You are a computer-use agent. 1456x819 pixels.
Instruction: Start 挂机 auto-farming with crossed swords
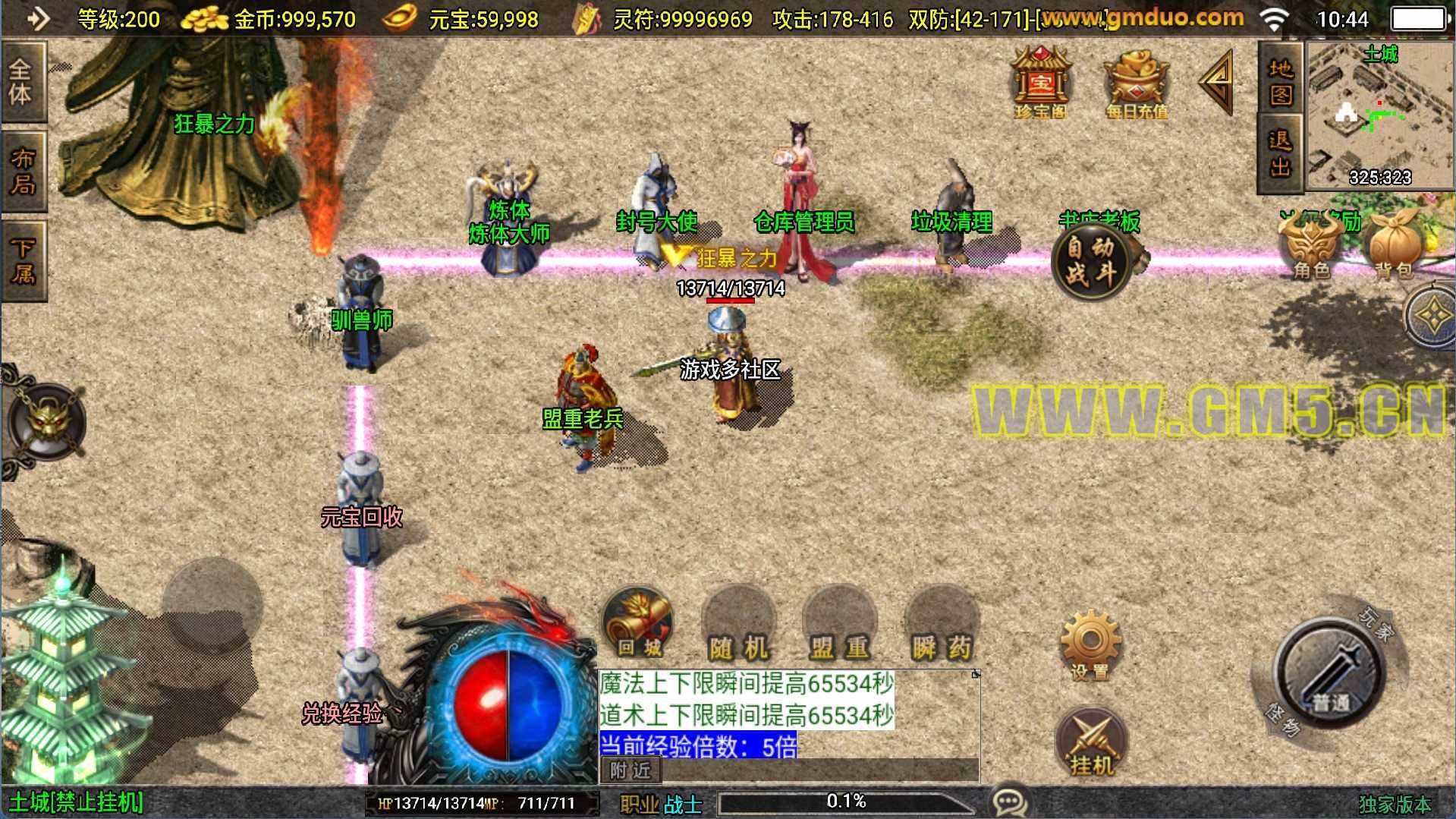(1091, 744)
